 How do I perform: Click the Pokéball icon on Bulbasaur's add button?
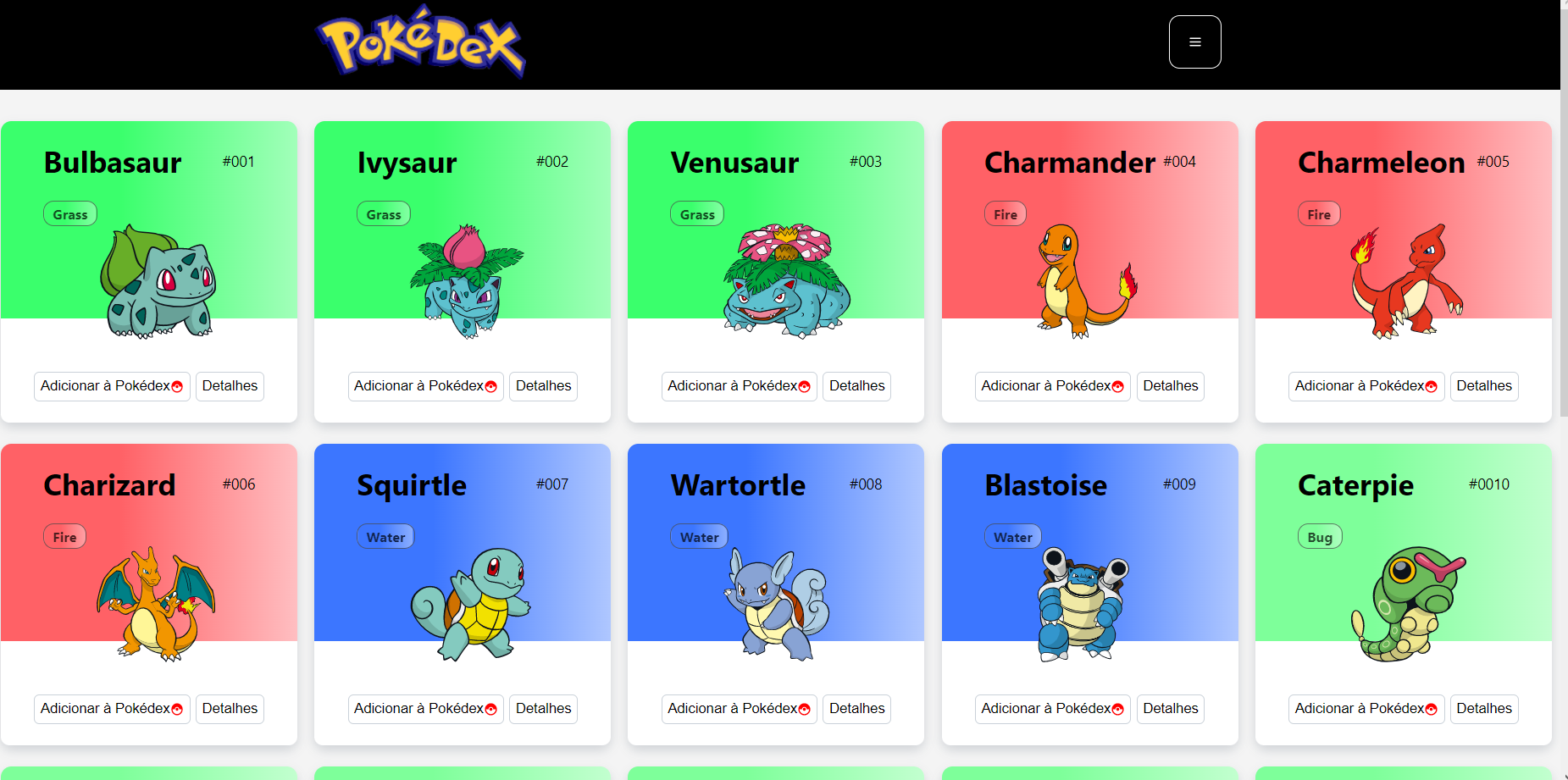tap(177, 386)
